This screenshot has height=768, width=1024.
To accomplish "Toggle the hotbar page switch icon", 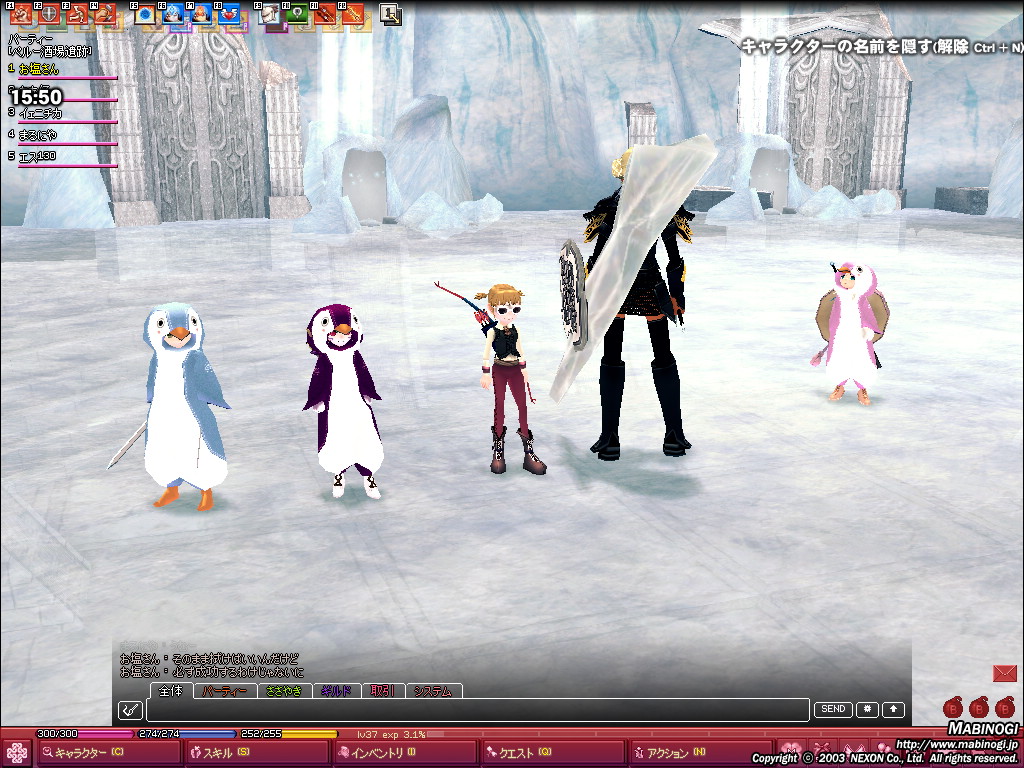I will (x=390, y=14).
